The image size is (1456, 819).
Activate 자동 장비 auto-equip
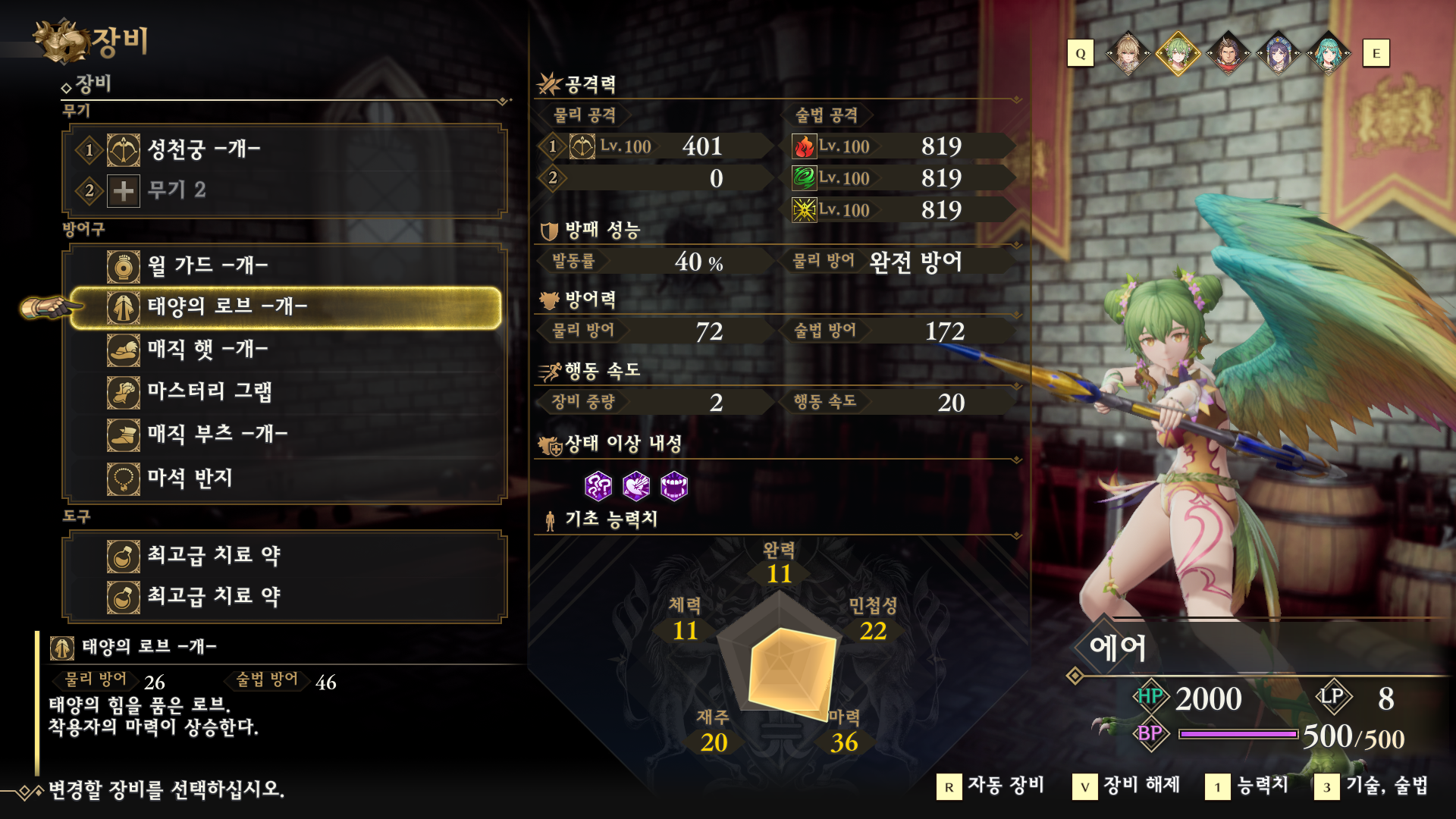point(991,786)
